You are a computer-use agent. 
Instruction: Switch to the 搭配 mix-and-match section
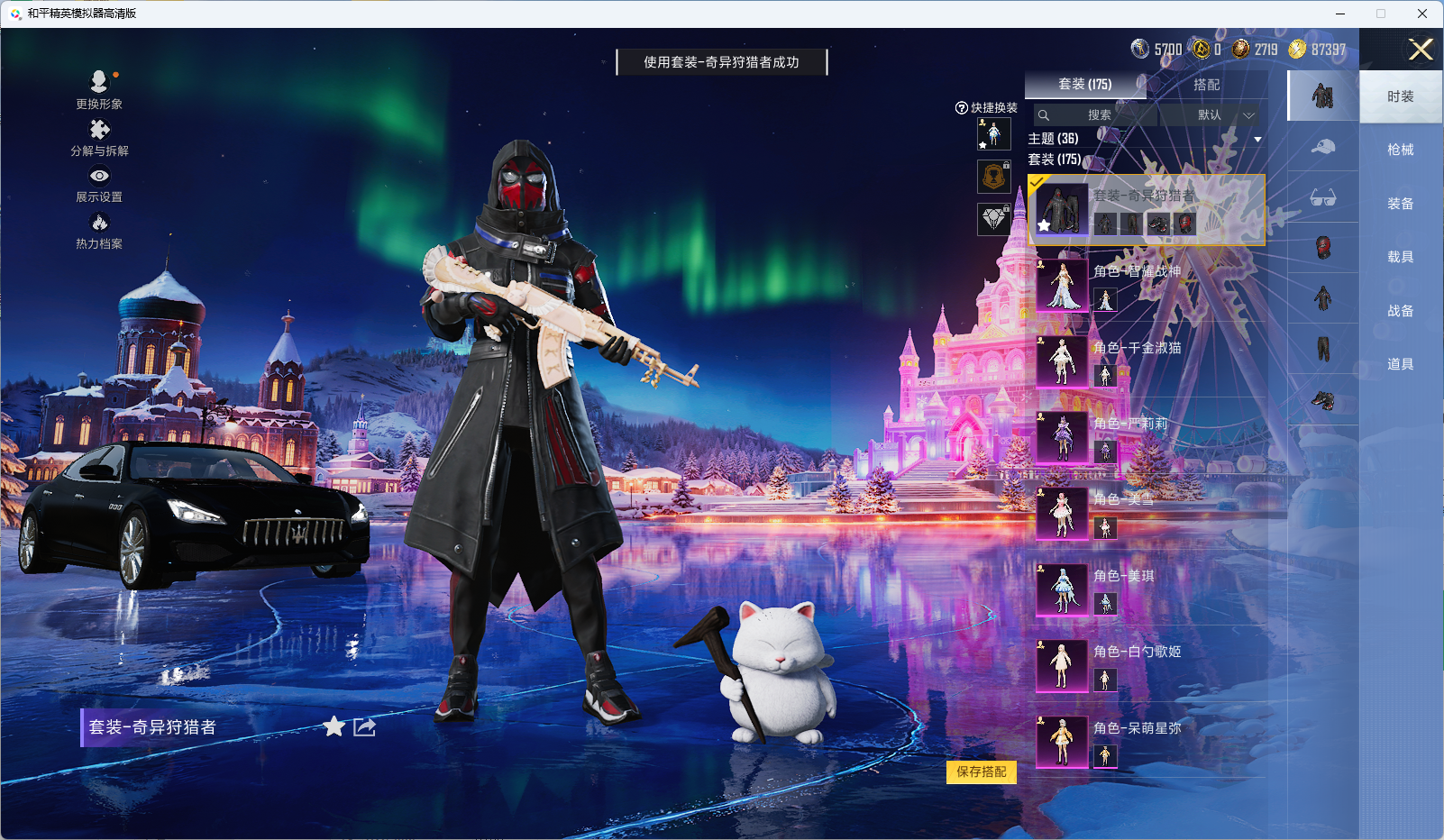[x=1208, y=85]
